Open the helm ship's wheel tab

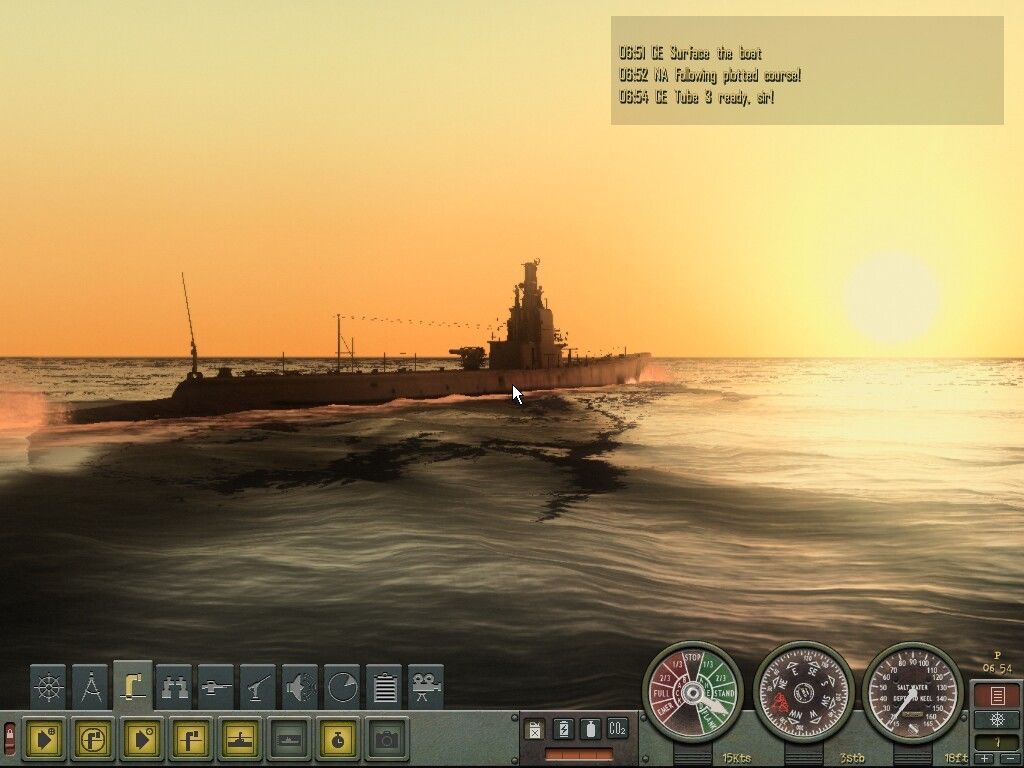tap(48, 687)
